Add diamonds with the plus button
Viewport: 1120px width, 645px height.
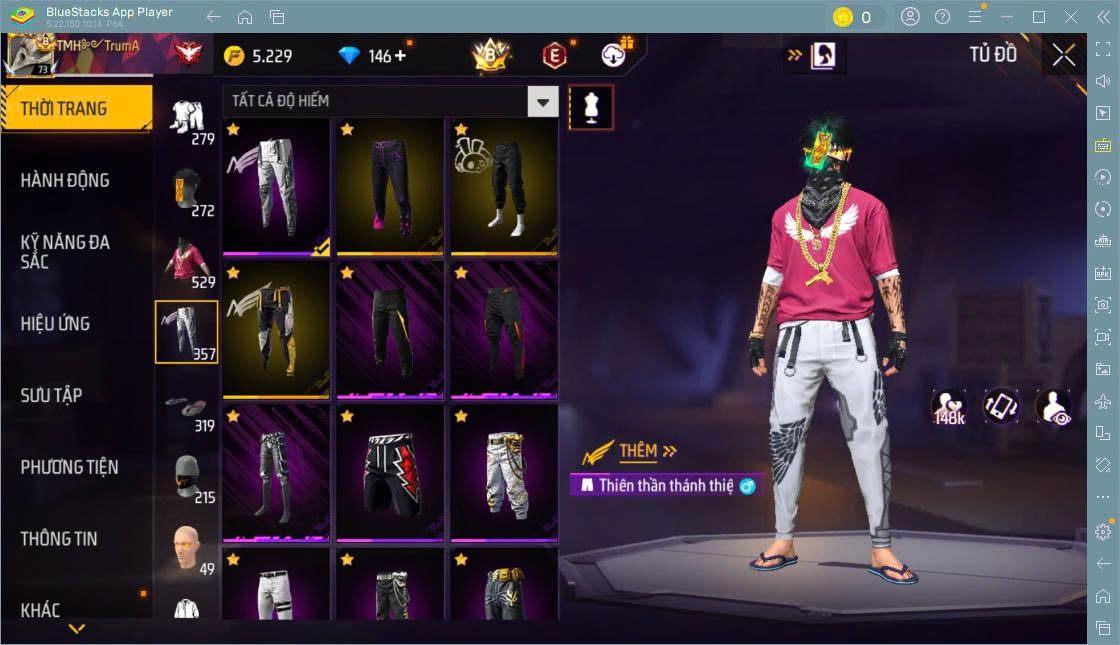point(401,56)
